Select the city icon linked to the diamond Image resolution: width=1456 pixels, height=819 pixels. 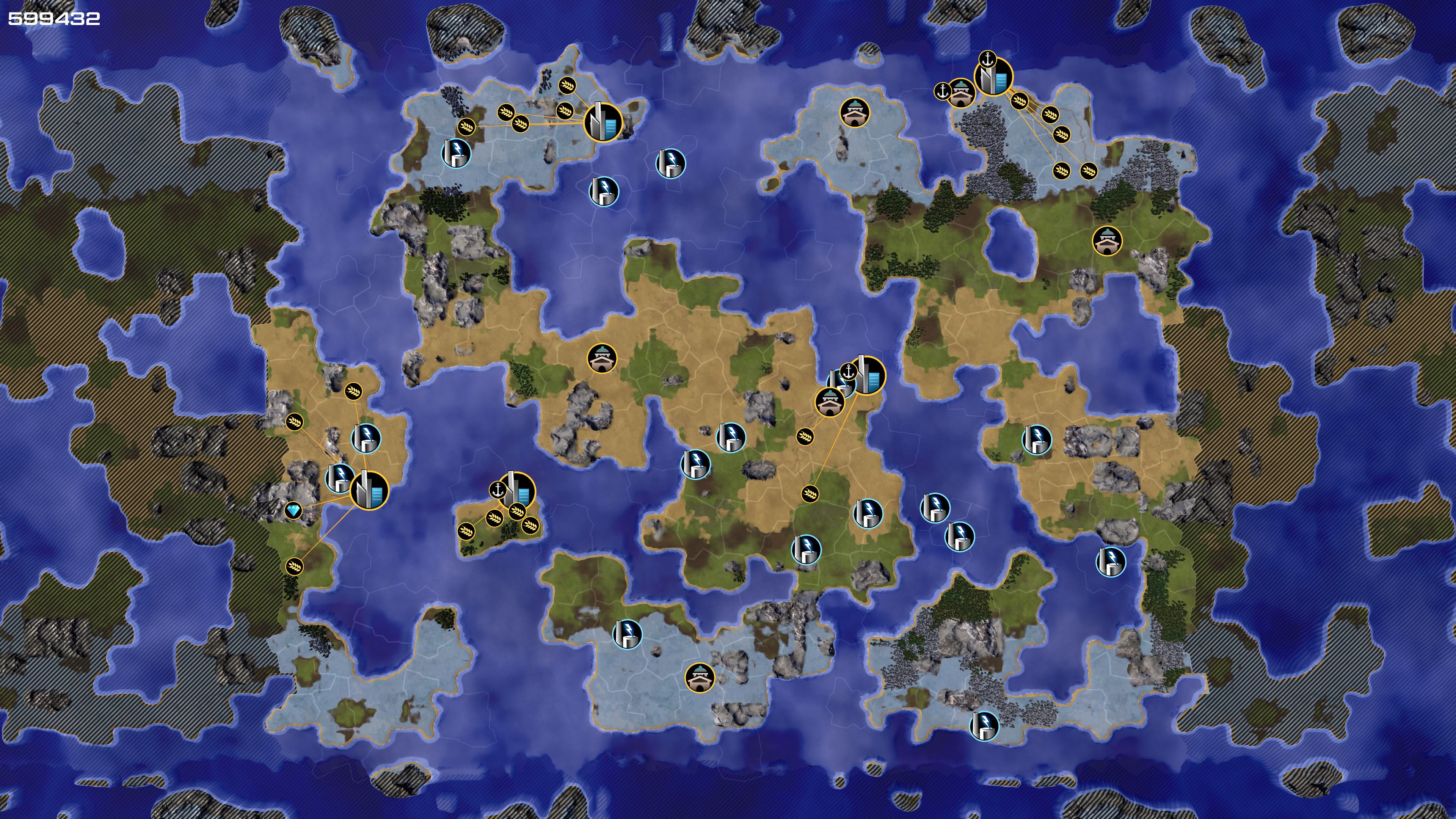click(x=370, y=490)
